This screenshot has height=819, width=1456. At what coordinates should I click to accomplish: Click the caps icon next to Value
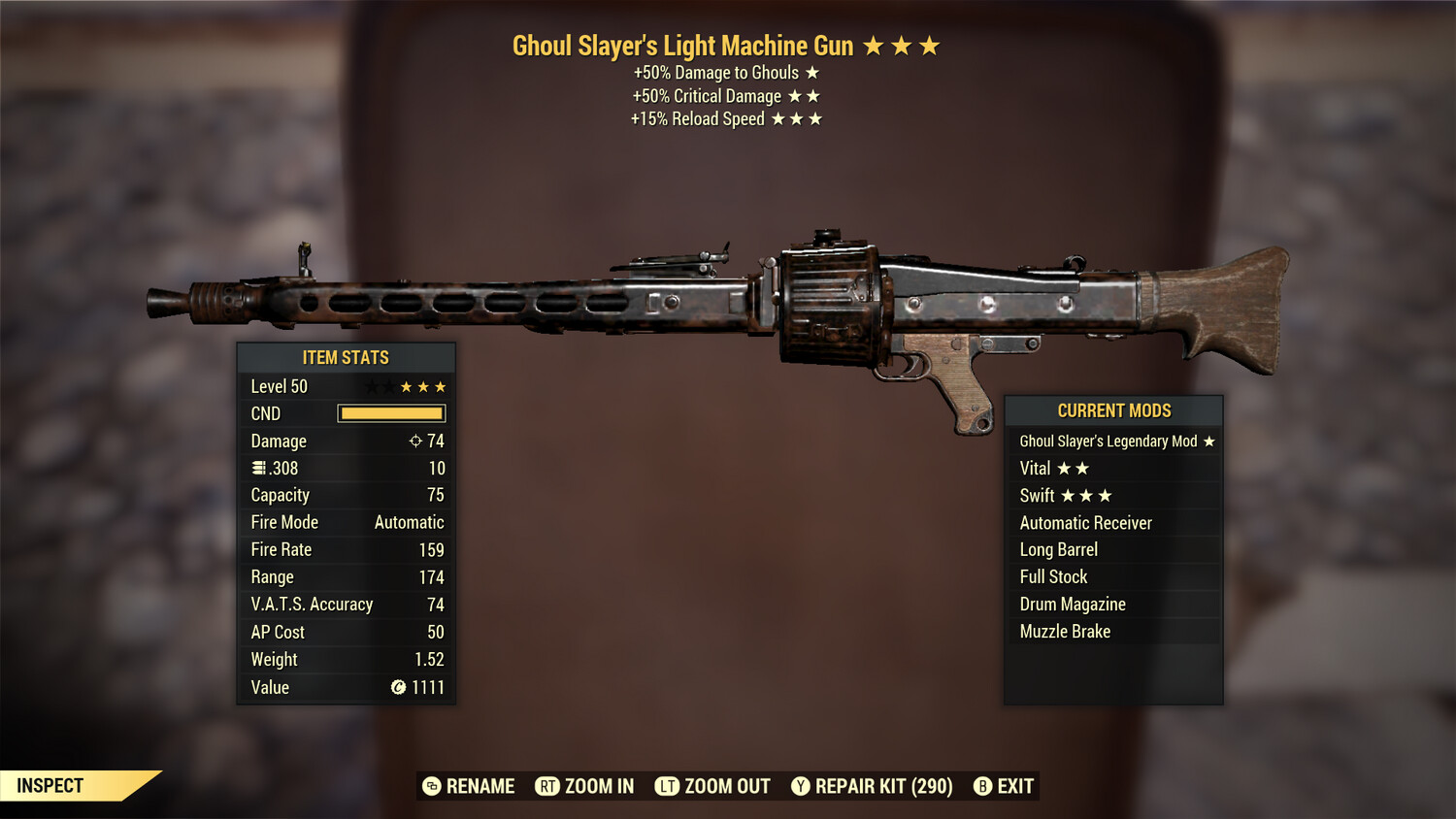(398, 688)
